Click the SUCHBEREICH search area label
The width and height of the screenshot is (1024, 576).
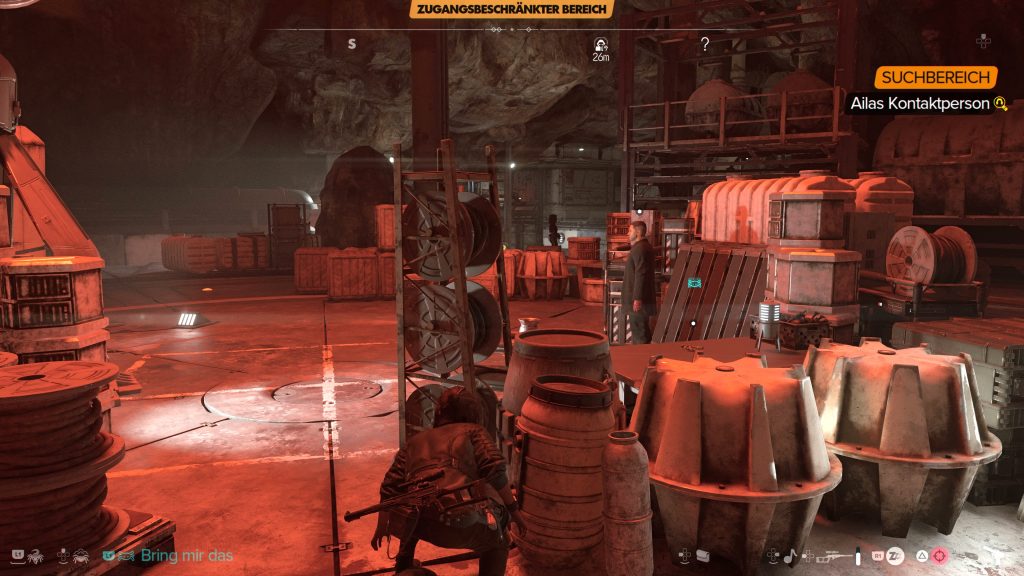point(937,78)
